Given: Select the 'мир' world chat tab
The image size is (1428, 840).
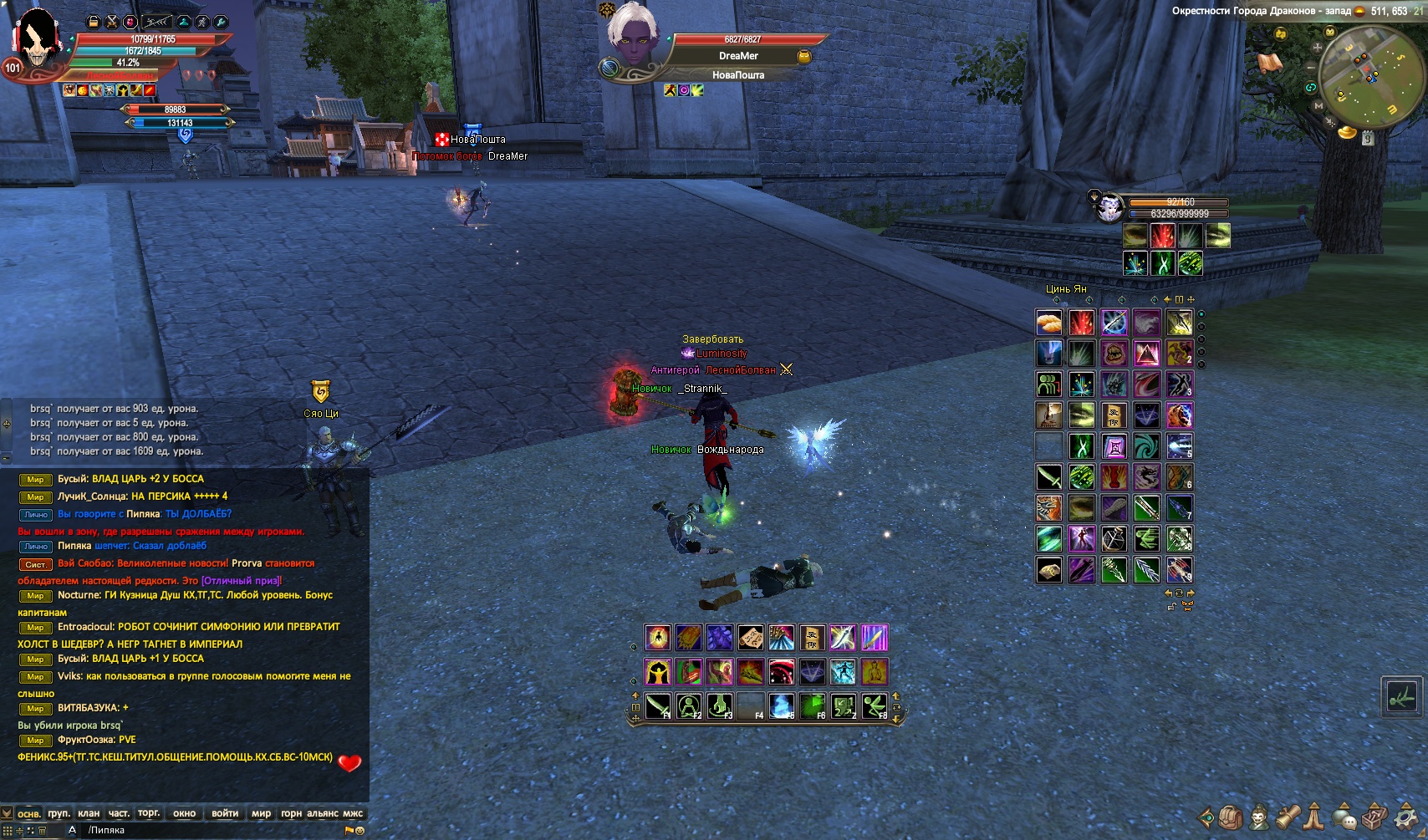Looking at the screenshot, I should [261, 813].
